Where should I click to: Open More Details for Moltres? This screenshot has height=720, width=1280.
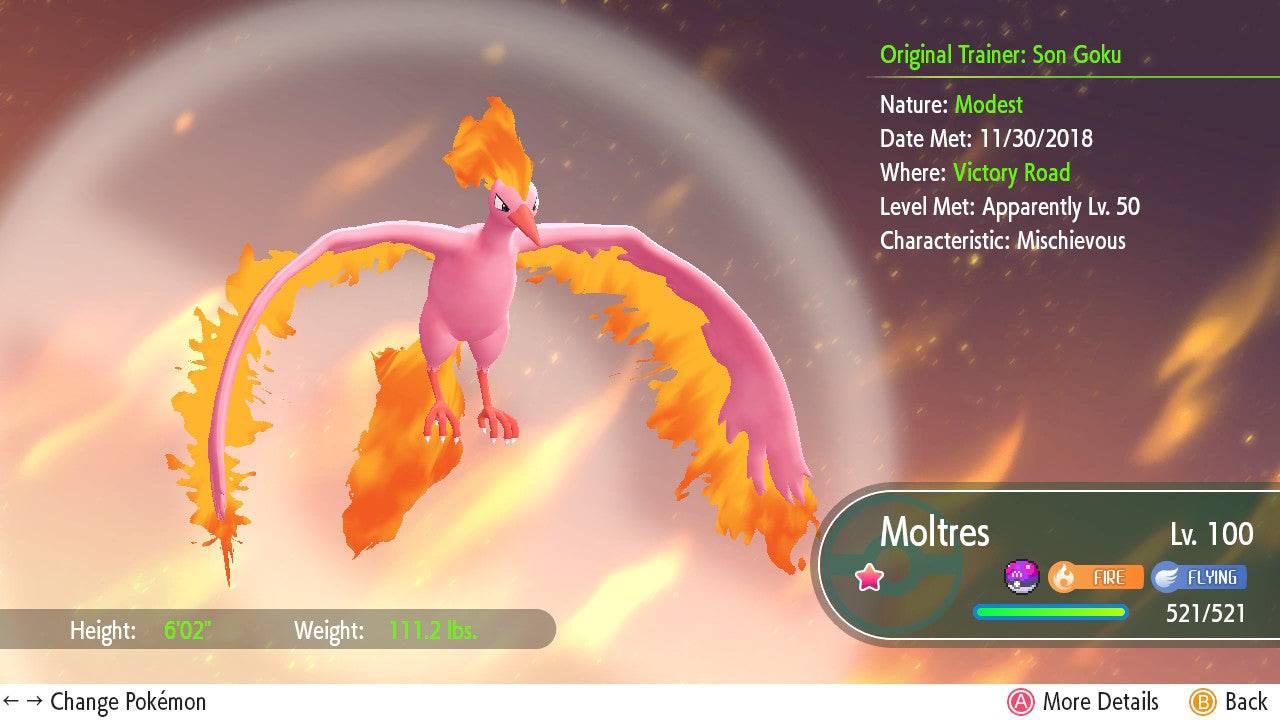[x=1083, y=702]
